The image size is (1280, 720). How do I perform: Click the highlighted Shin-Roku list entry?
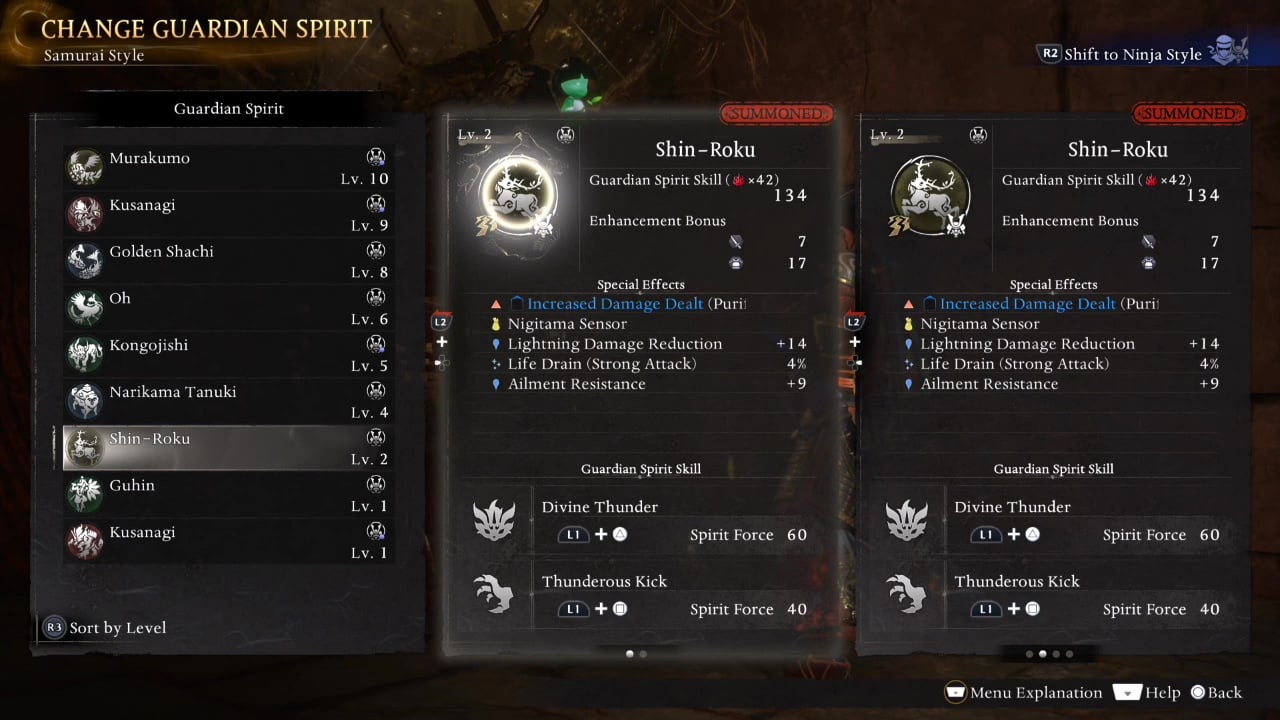[x=228, y=449]
